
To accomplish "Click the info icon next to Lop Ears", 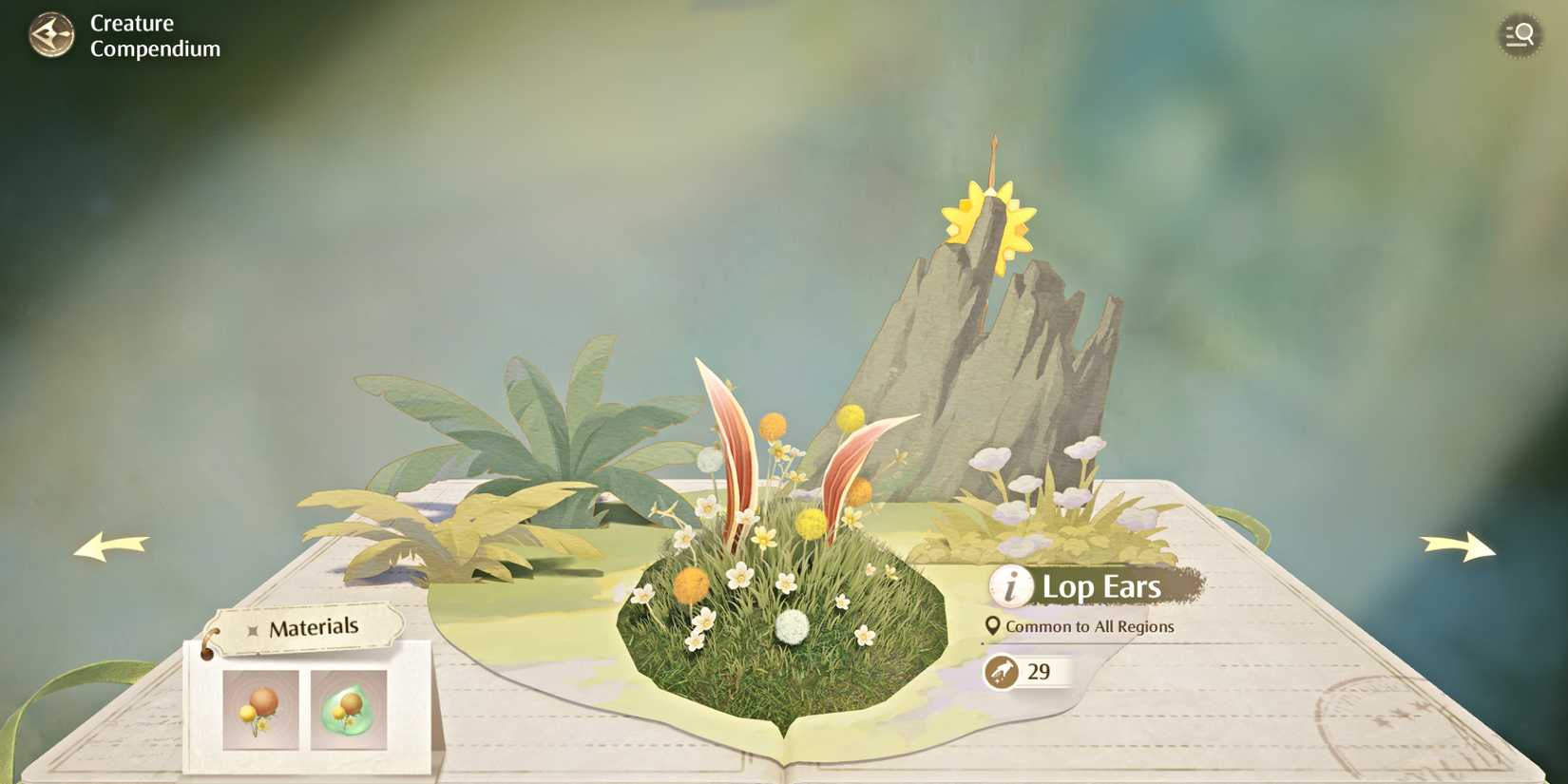I will click(1009, 586).
